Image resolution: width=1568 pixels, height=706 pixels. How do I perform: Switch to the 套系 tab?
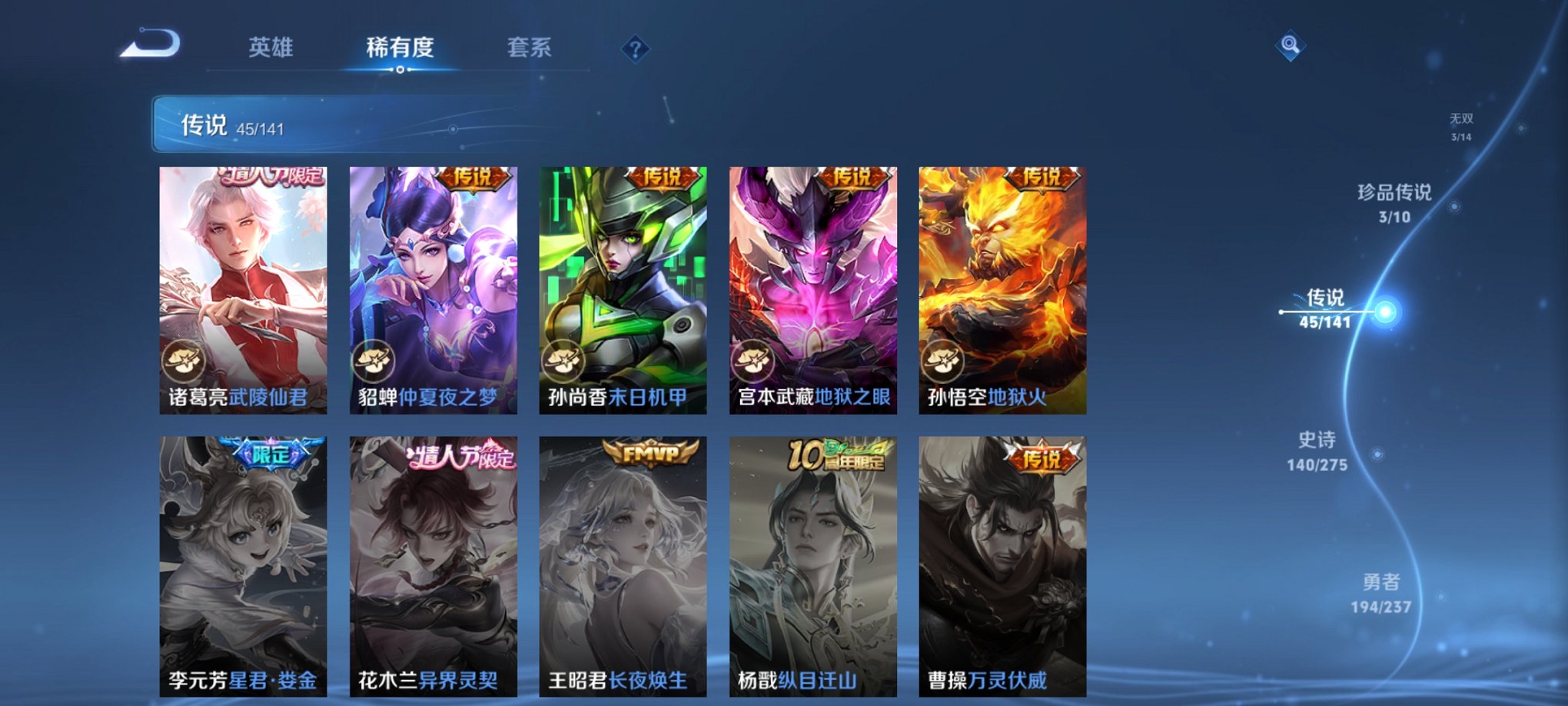pyautogui.click(x=531, y=48)
